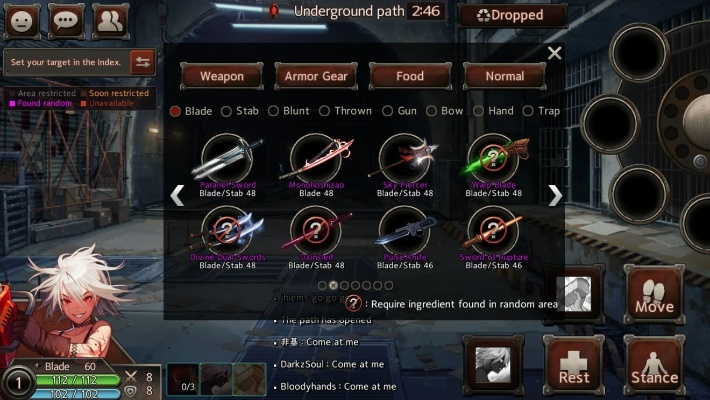710x400 pixels.
Task: Toggle the target index swap arrows button
Action: point(142,62)
